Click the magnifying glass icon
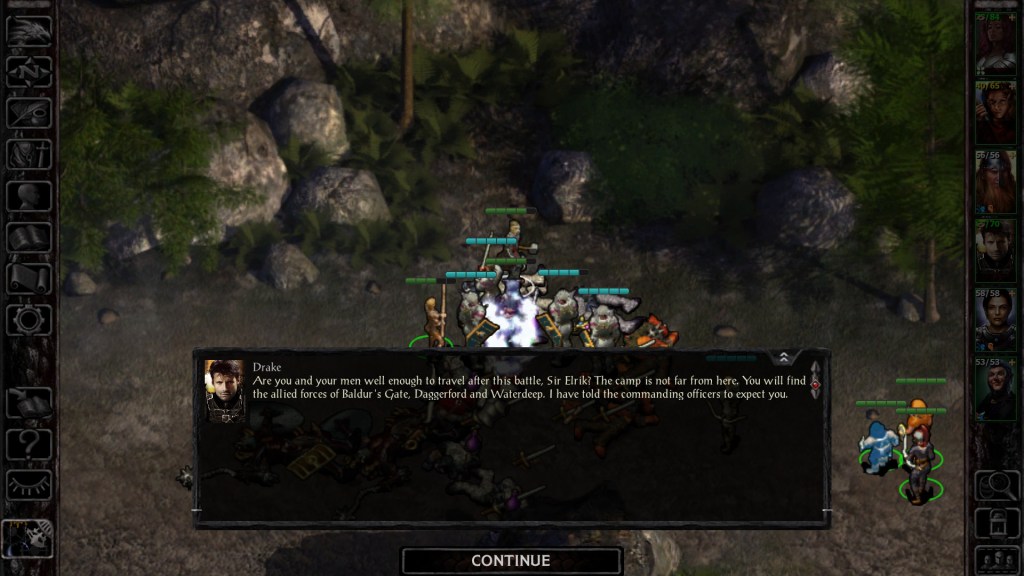 [x=995, y=485]
